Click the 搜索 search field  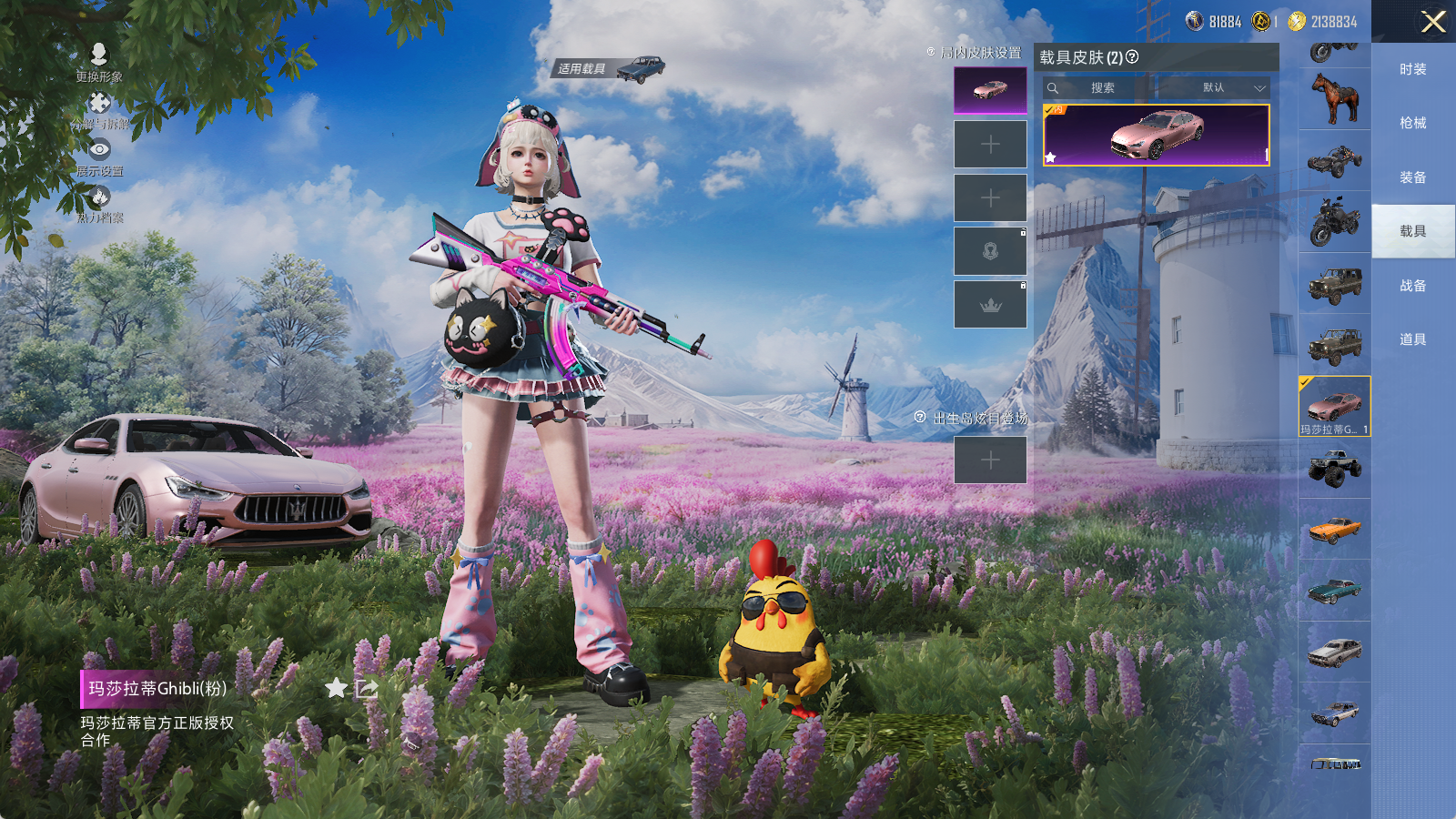[x=1103, y=88]
